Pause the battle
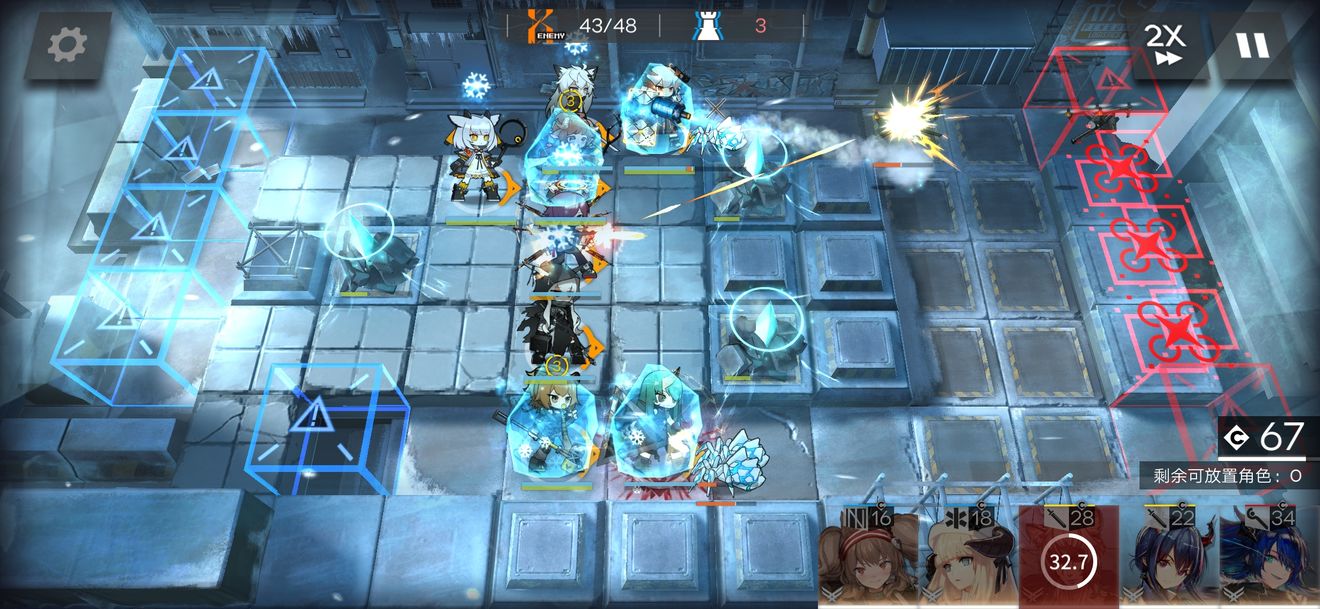 click(1251, 45)
